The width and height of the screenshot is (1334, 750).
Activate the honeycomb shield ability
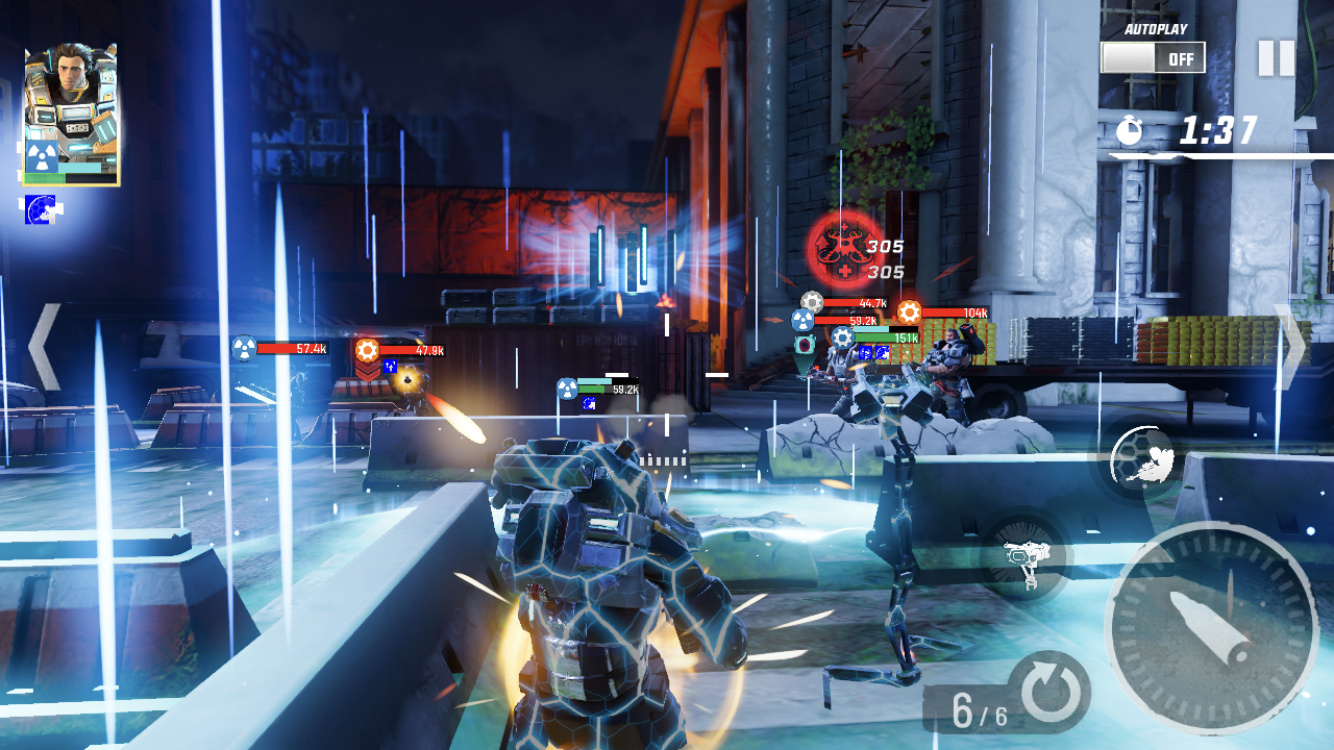point(1142,459)
